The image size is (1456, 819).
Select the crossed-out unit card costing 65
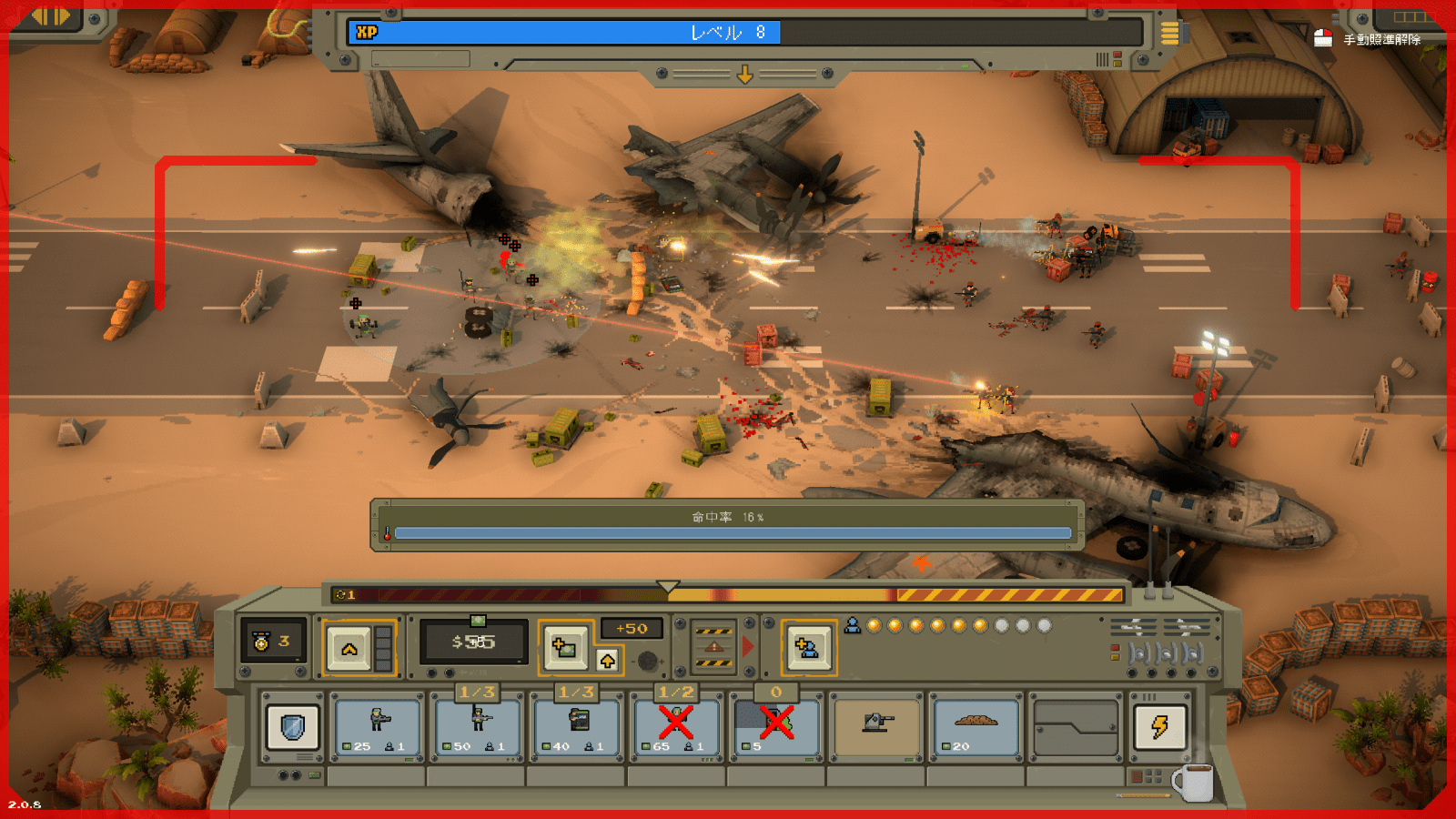click(x=679, y=725)
